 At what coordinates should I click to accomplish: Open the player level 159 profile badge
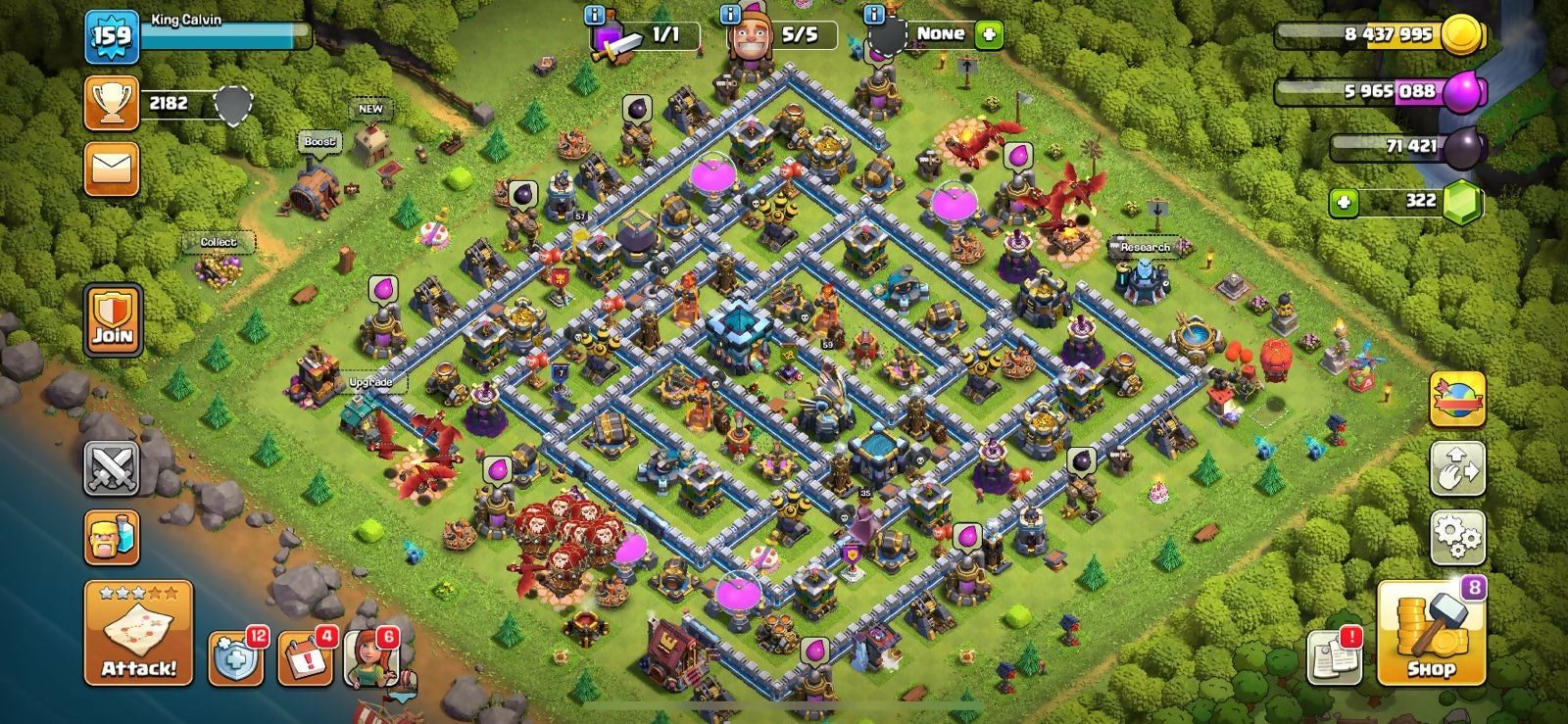(x=111, y=36)
